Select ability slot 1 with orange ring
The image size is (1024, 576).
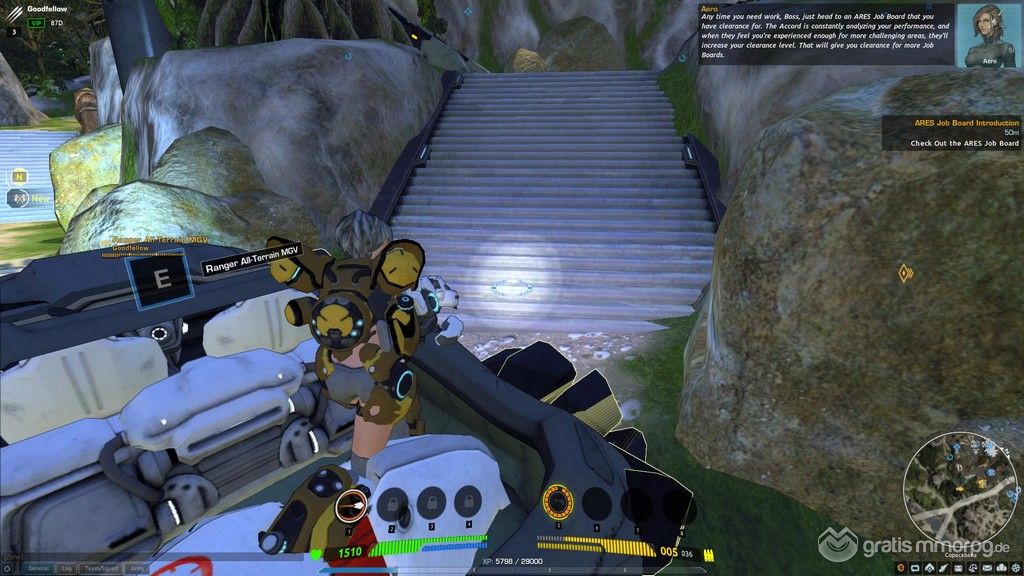pos(350,504)
